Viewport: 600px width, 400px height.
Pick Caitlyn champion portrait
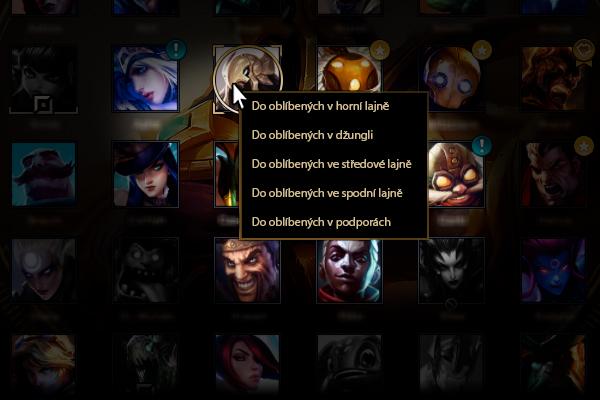145,173
